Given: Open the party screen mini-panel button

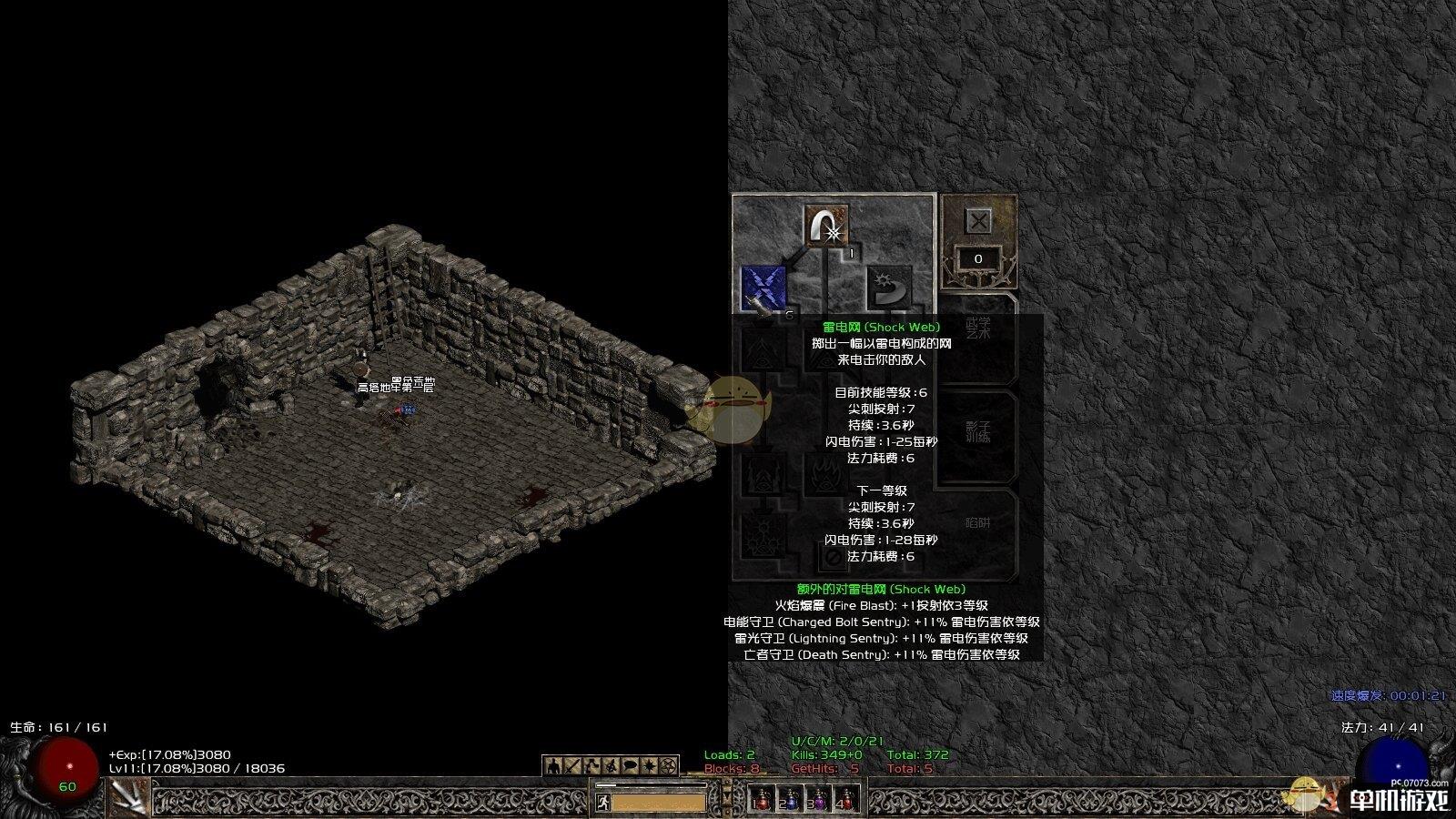Looking at the screenshot, I should pos(610,766).
